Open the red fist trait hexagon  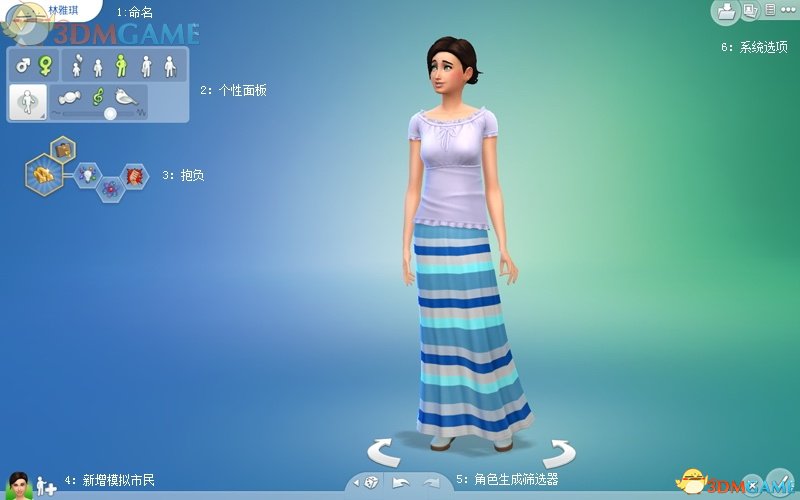(133, 176)
